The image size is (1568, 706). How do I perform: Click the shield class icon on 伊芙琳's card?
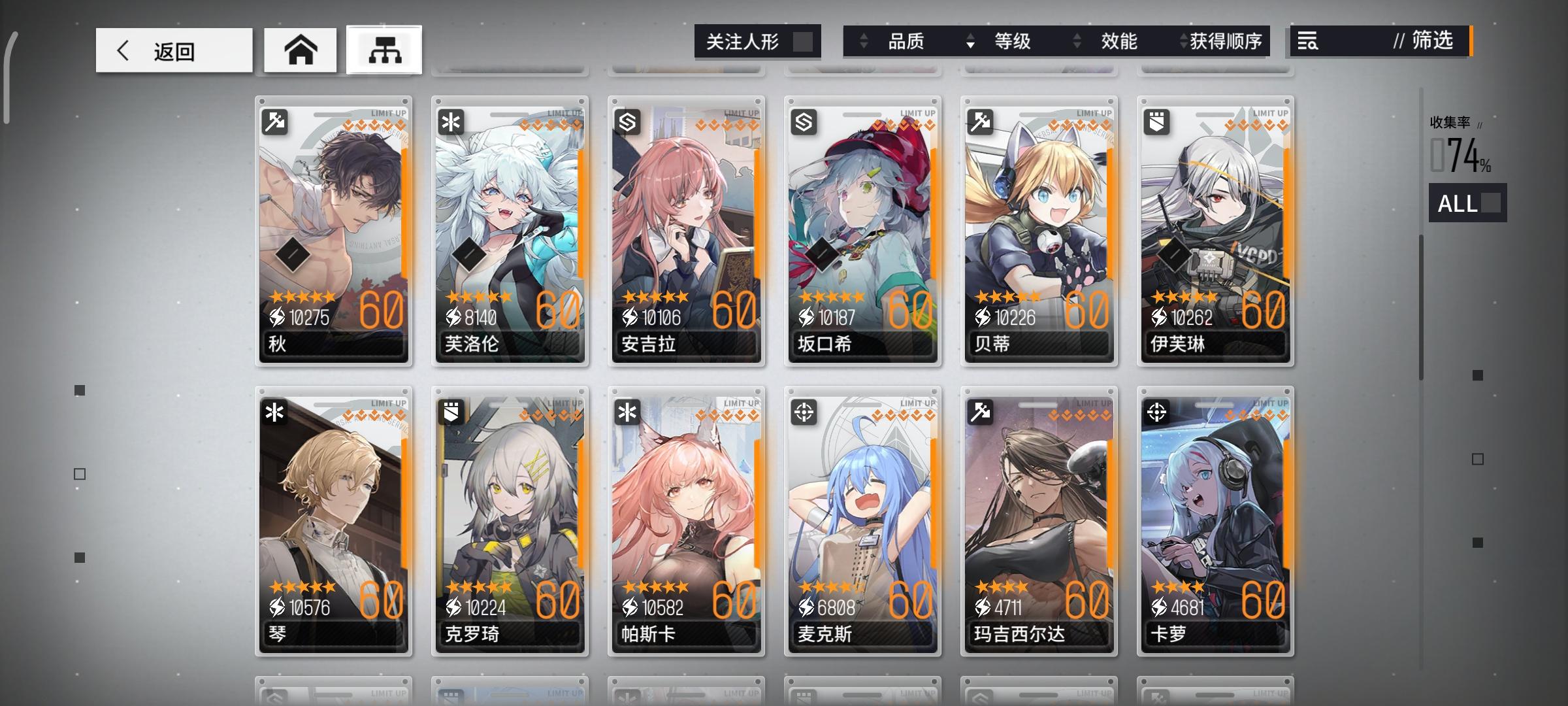click(1156, 122)
